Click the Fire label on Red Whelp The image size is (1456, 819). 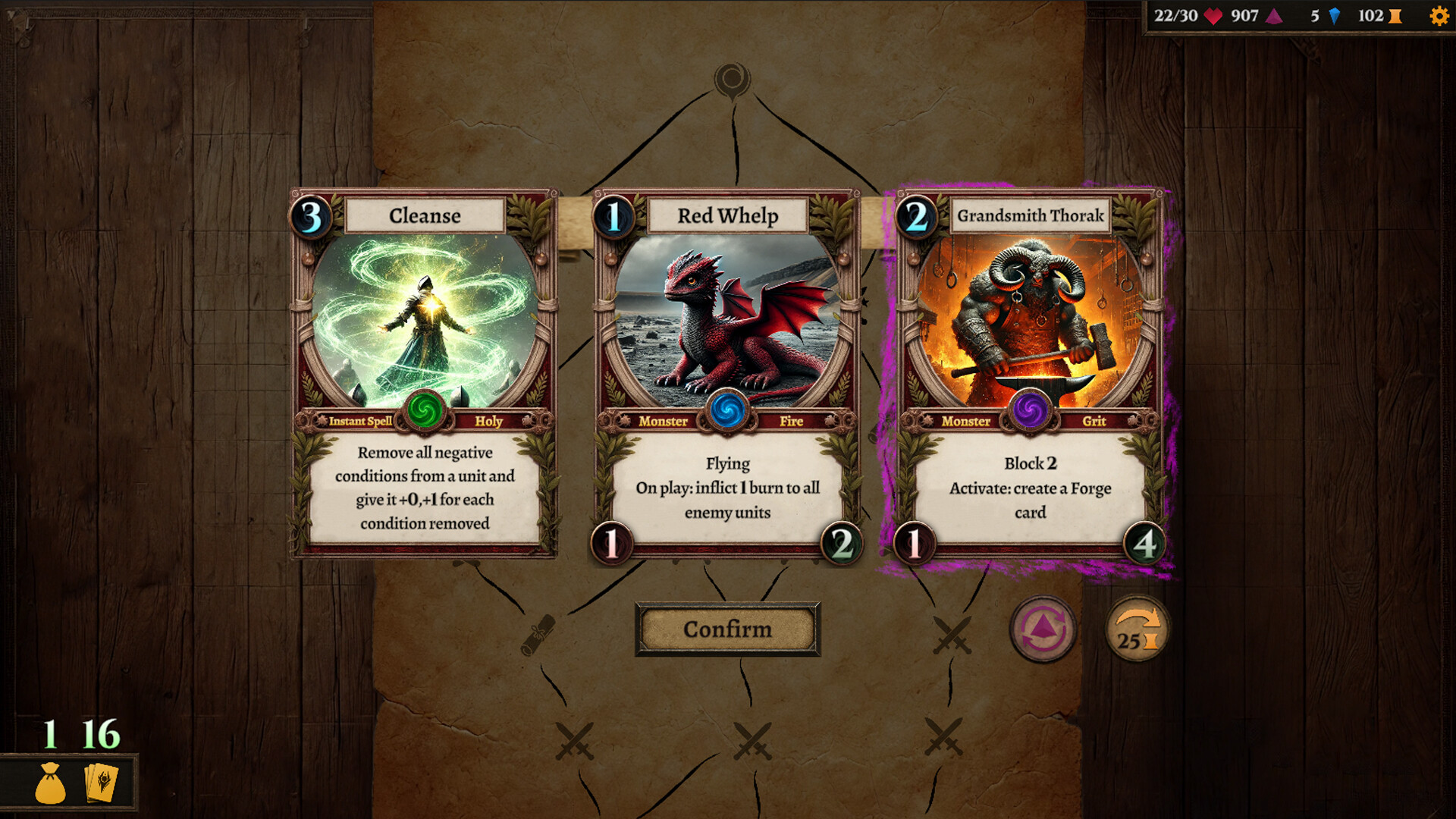(791, 421)
